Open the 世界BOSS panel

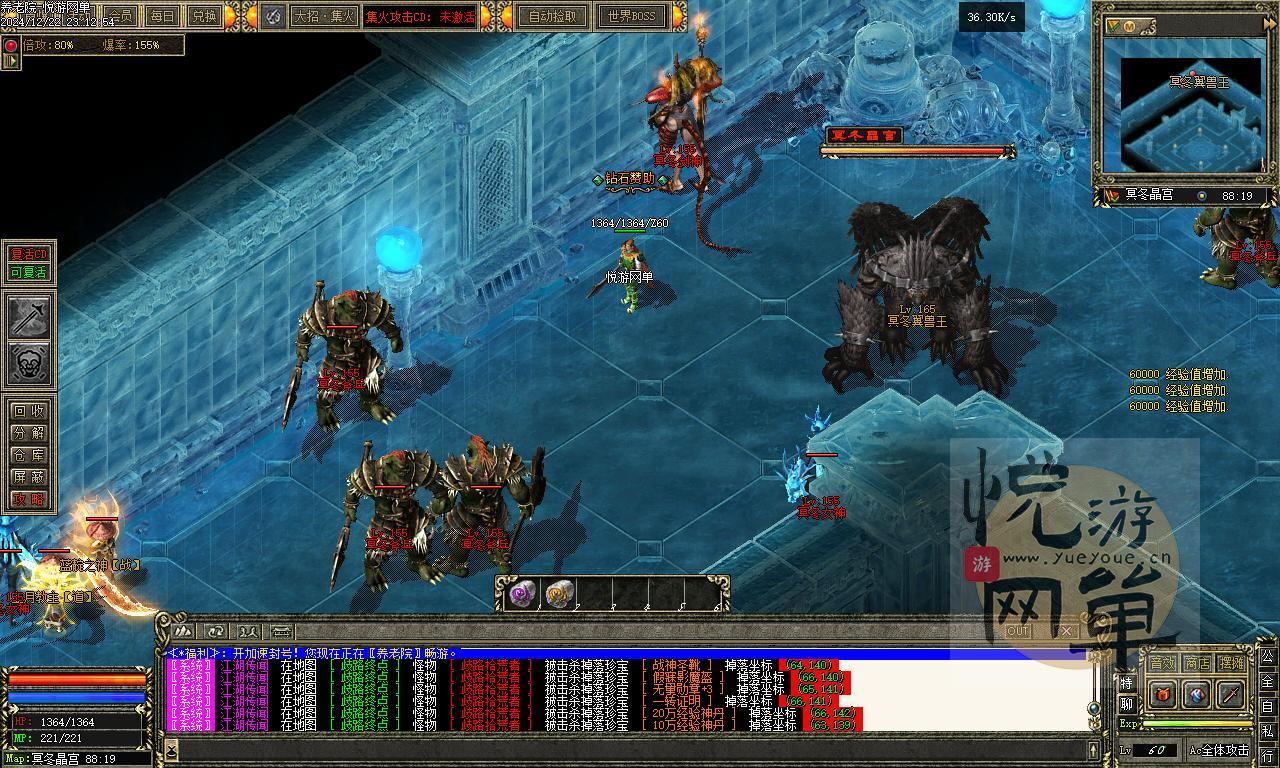click(x=631, y=16)
